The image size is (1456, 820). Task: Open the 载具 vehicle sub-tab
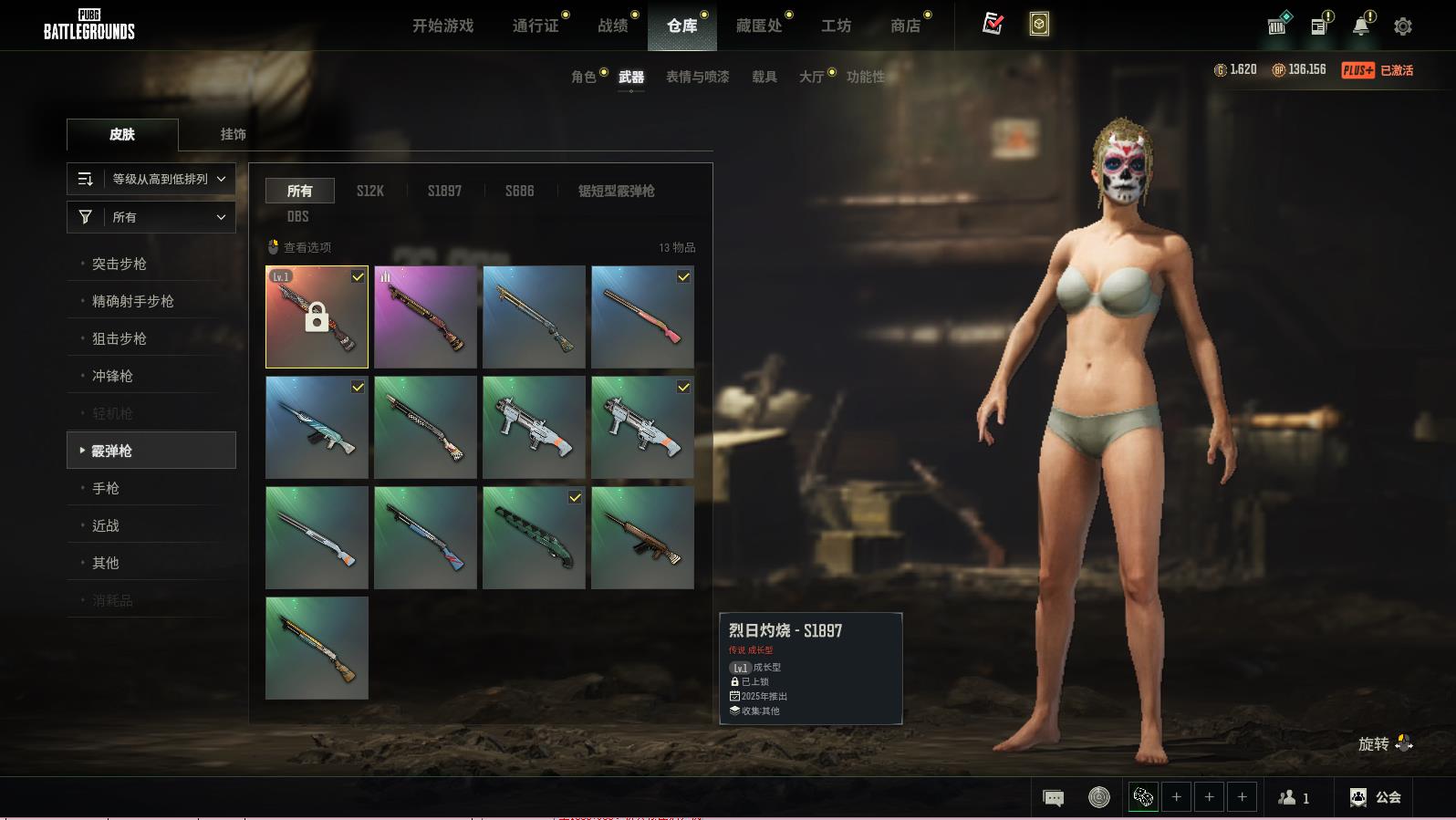[764, 77]
